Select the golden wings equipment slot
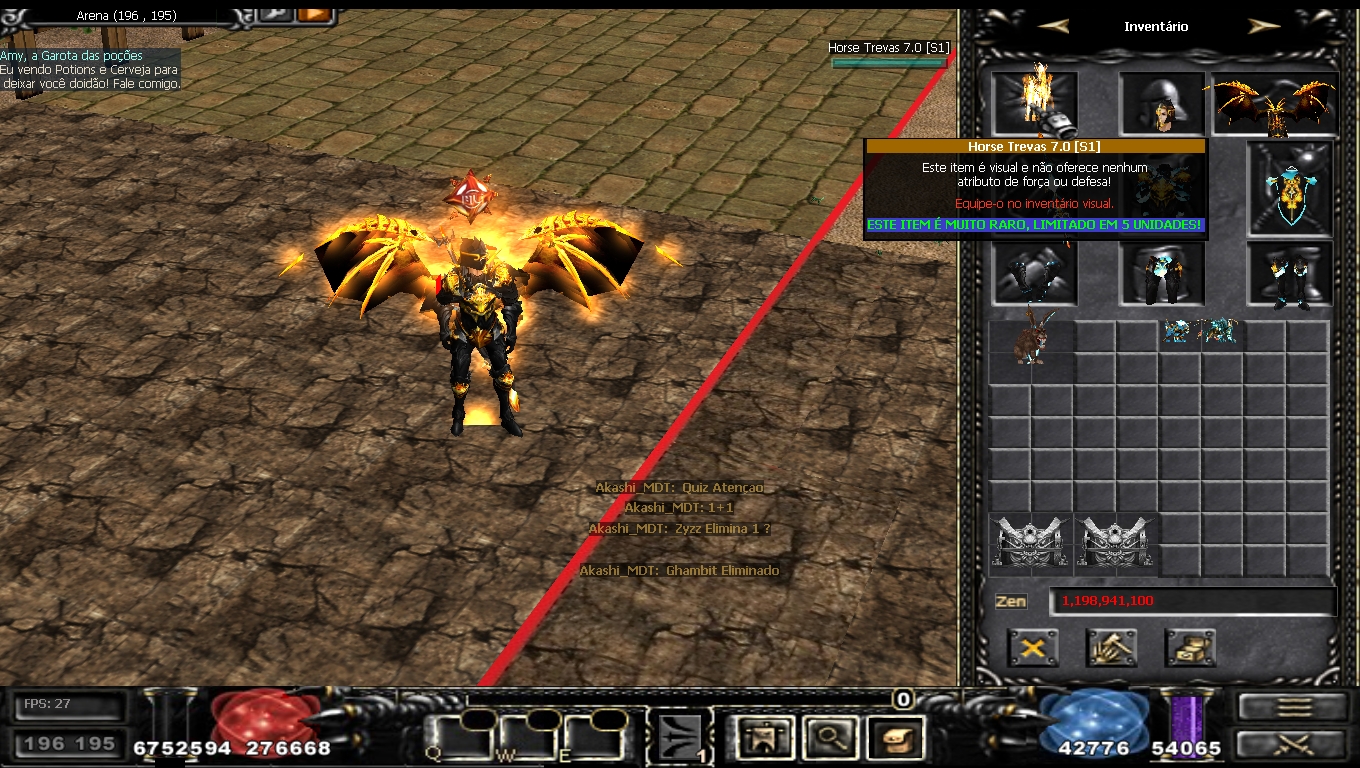Viewport: 1360px width, 768px height. tap(1275, 104)
